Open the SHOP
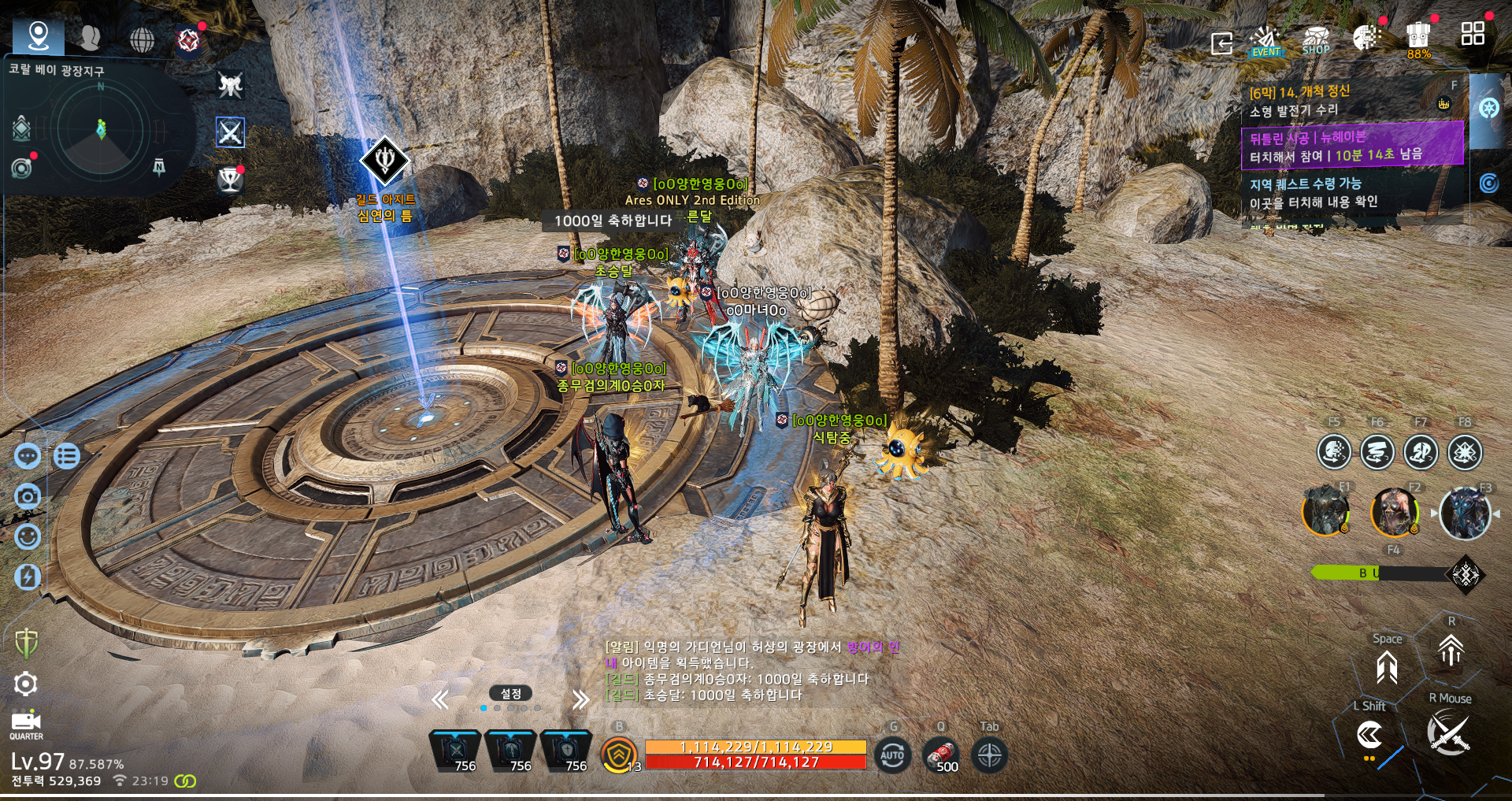1512x801 pixels. pos(1316,41)
